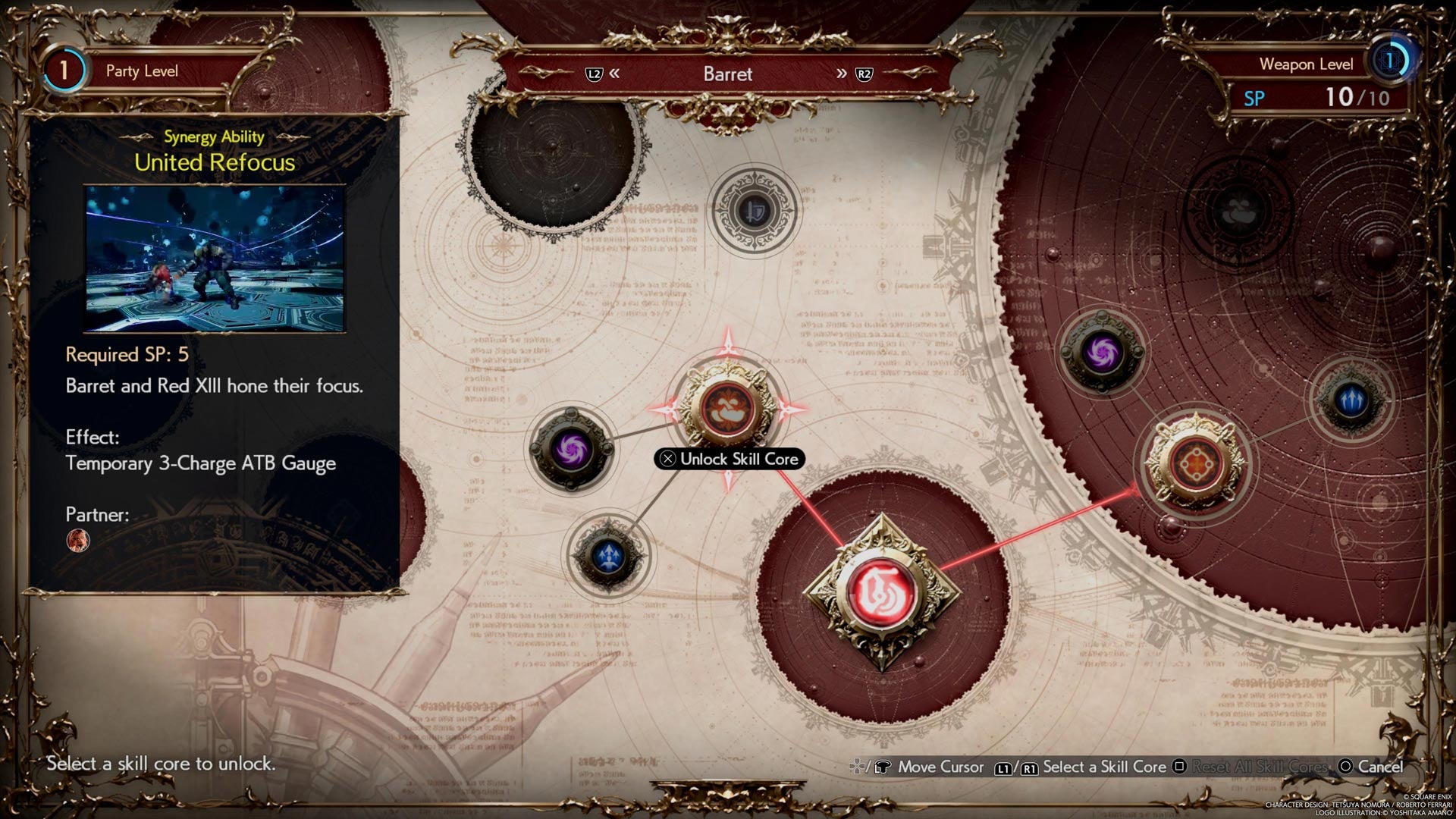Unlock the highlighted skill core
Image resolution: width=1456 pixels, height=819 pixels.
[730, 459]
